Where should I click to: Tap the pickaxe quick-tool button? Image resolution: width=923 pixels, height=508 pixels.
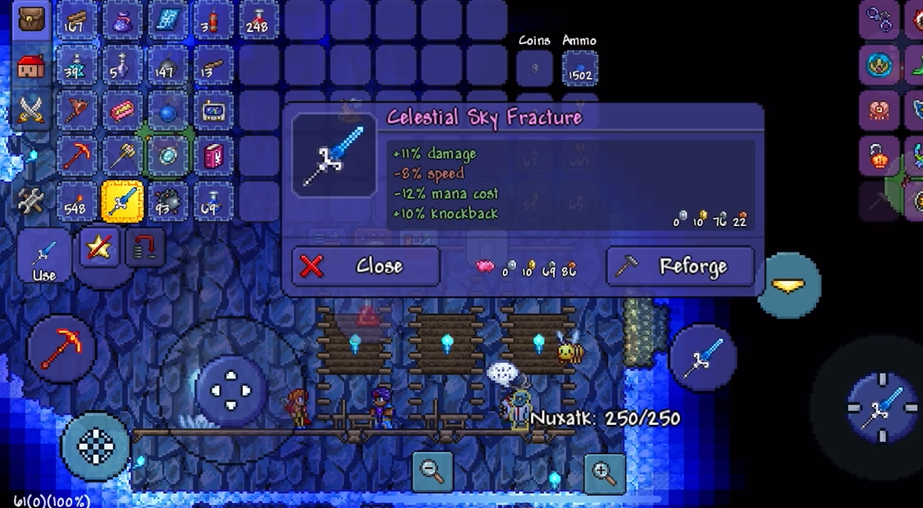[62, 350]
